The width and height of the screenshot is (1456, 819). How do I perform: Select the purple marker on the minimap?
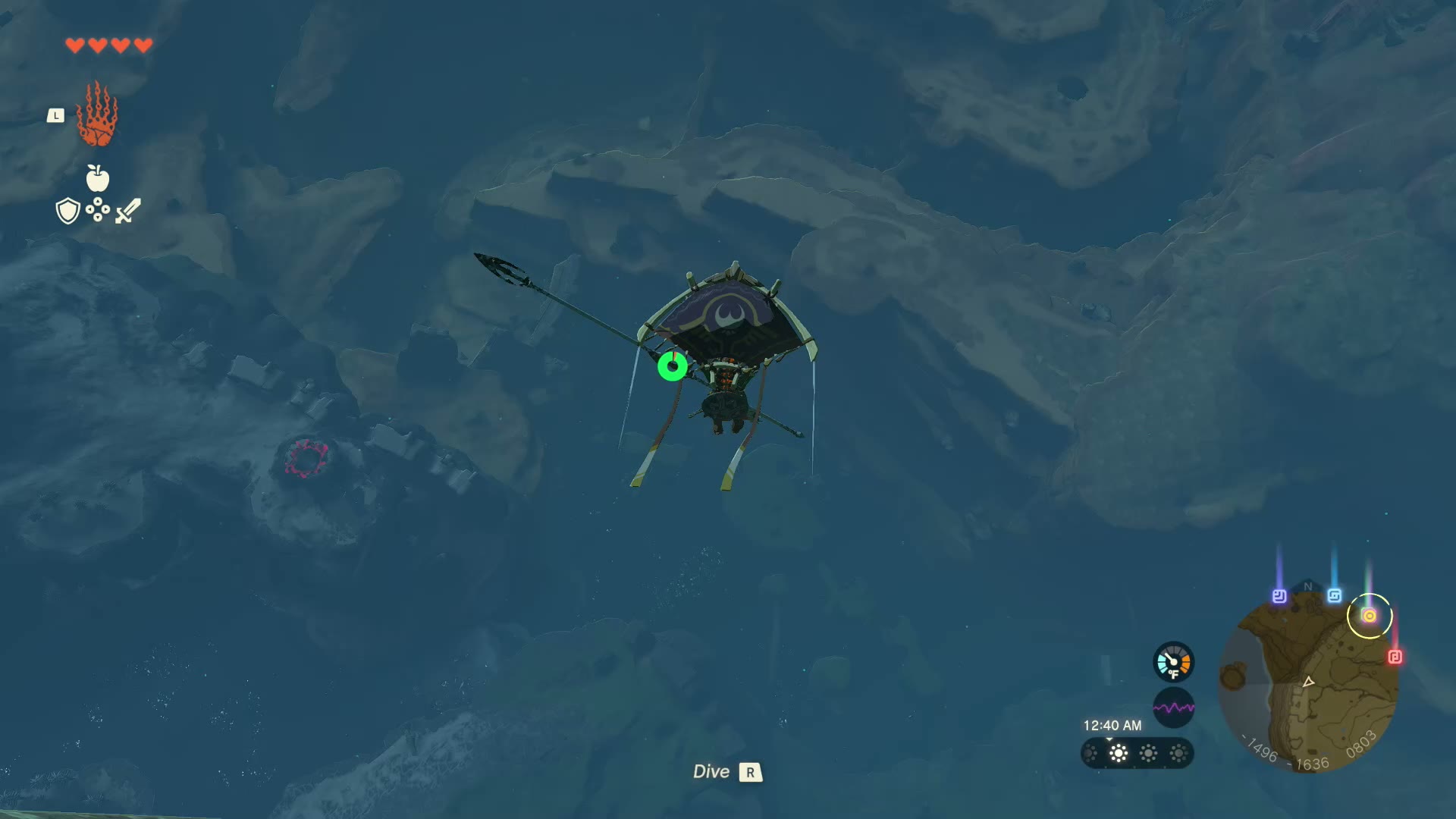pos(1279,596)
